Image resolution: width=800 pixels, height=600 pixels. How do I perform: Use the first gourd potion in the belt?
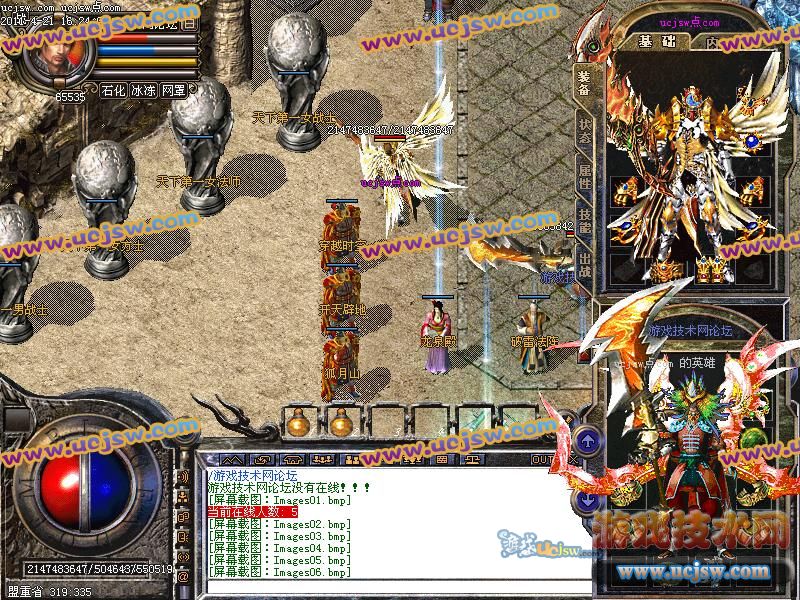298,424
